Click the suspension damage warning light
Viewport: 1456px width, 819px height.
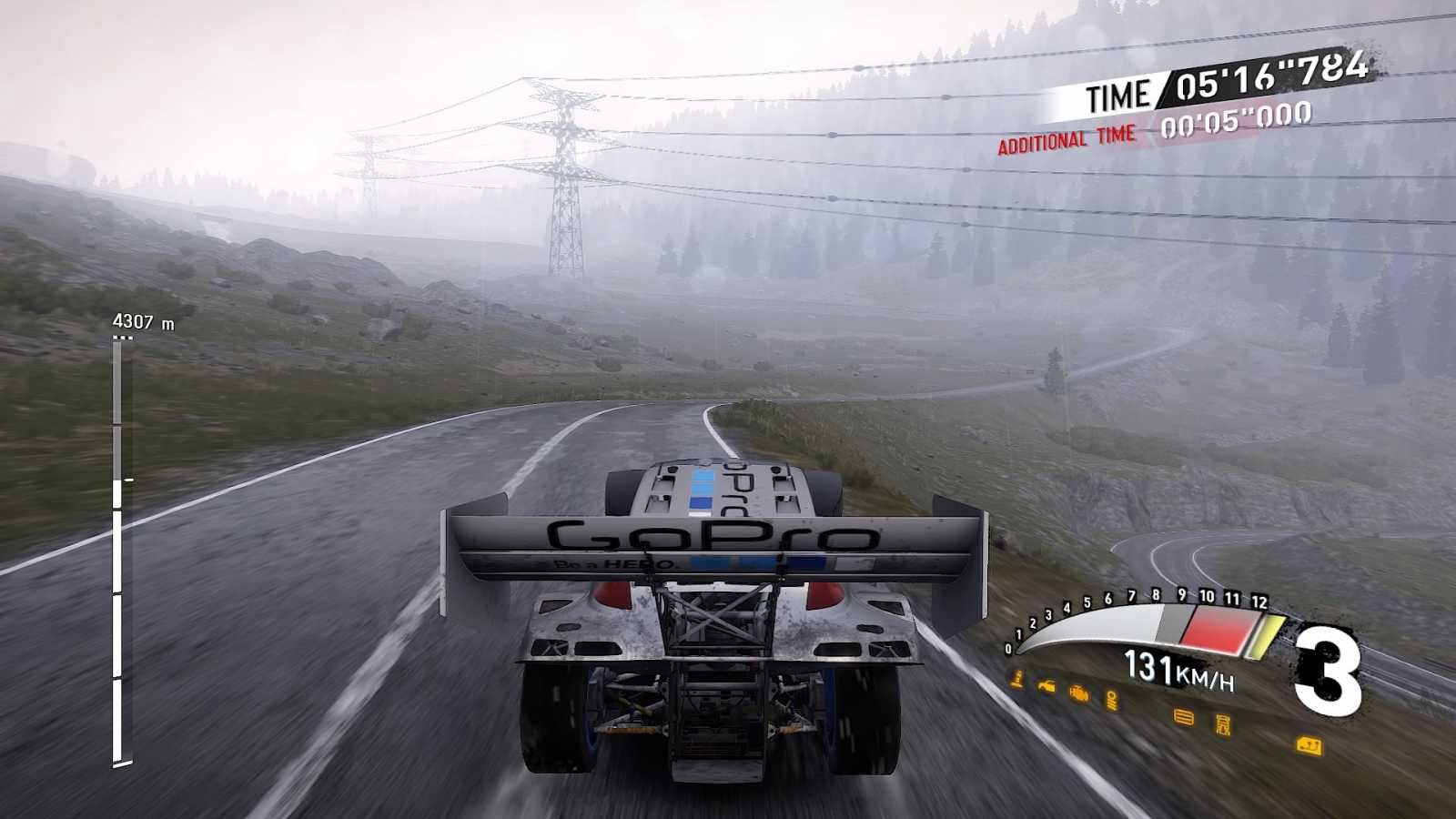(x=1113, y=701)
